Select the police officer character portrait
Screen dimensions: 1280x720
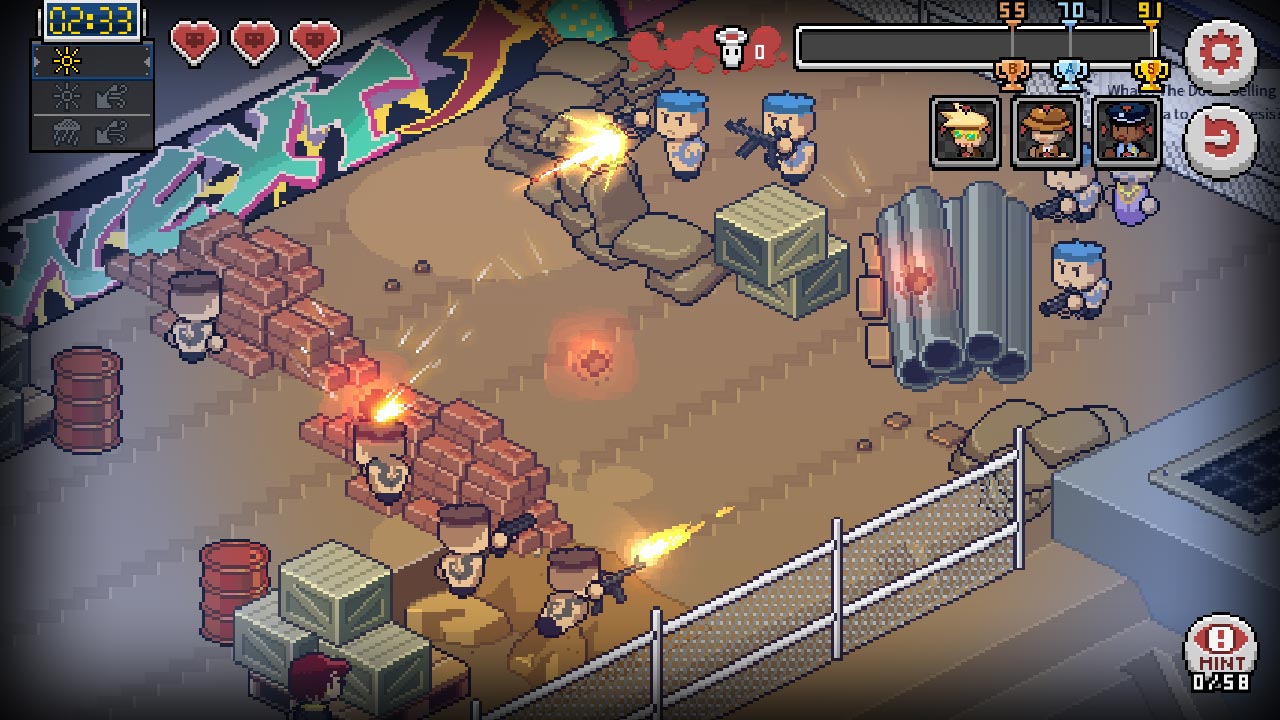click(1127, 133)
